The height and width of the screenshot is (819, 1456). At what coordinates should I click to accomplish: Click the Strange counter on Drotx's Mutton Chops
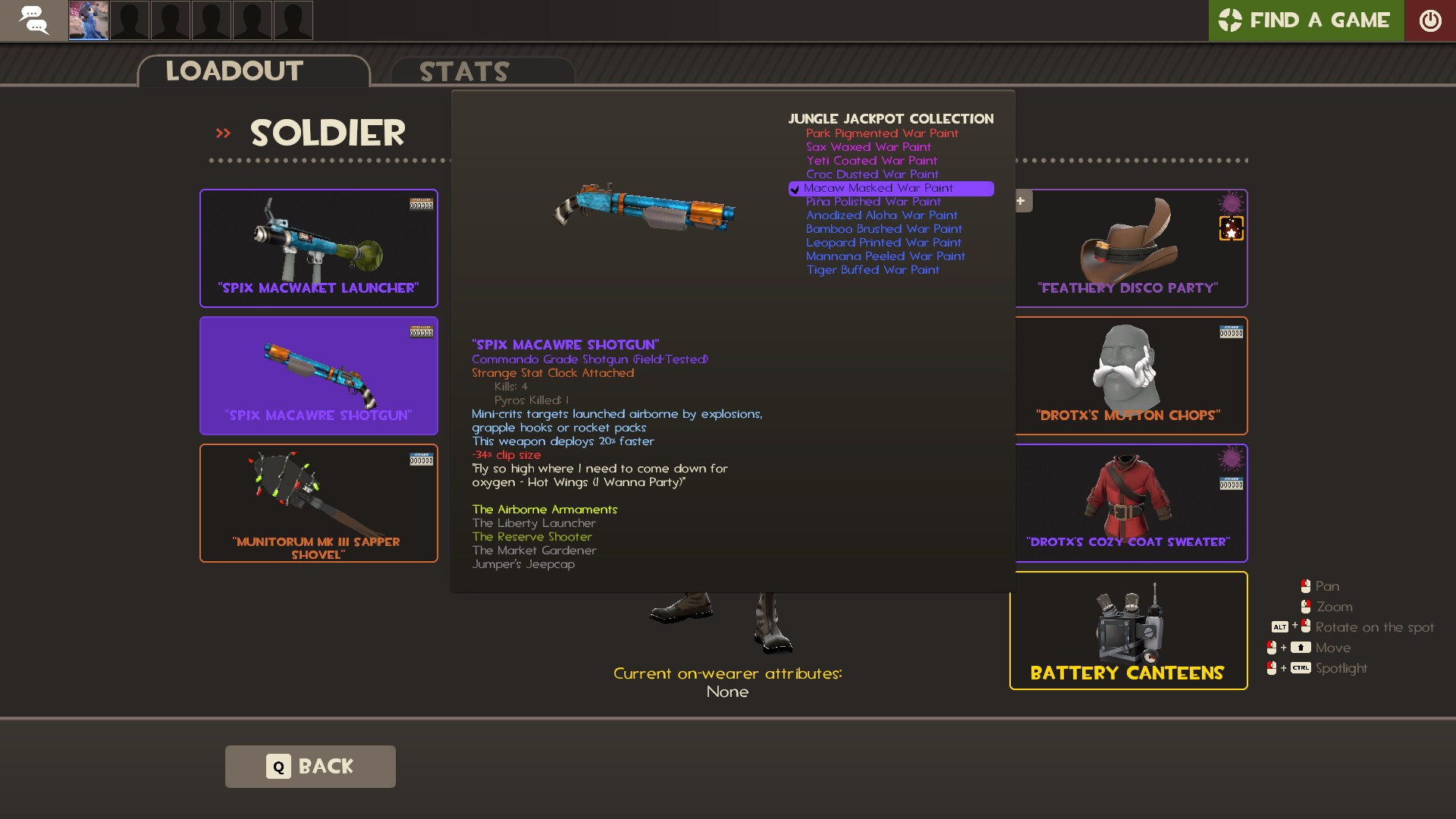click(1231, 331)
